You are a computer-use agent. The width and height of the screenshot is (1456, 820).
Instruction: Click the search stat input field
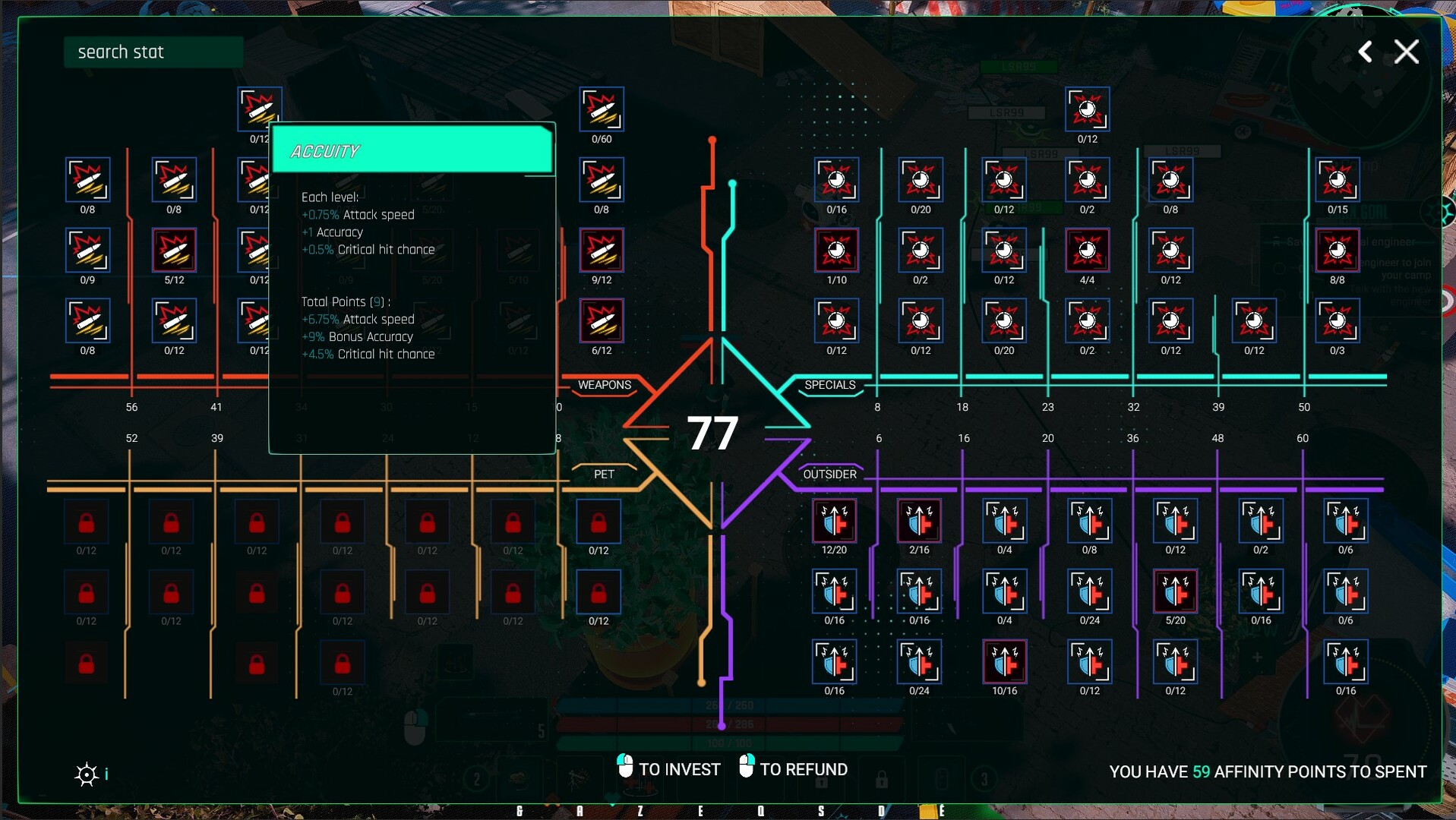[152, 52]
